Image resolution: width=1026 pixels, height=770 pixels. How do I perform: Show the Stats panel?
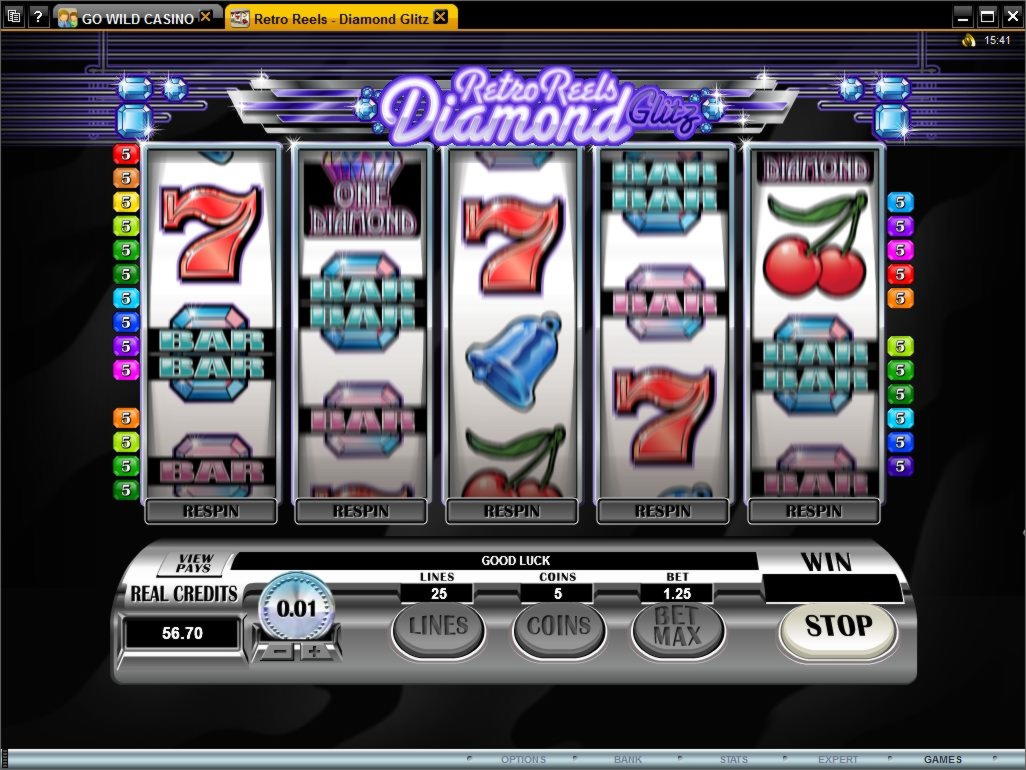[733, 760]
